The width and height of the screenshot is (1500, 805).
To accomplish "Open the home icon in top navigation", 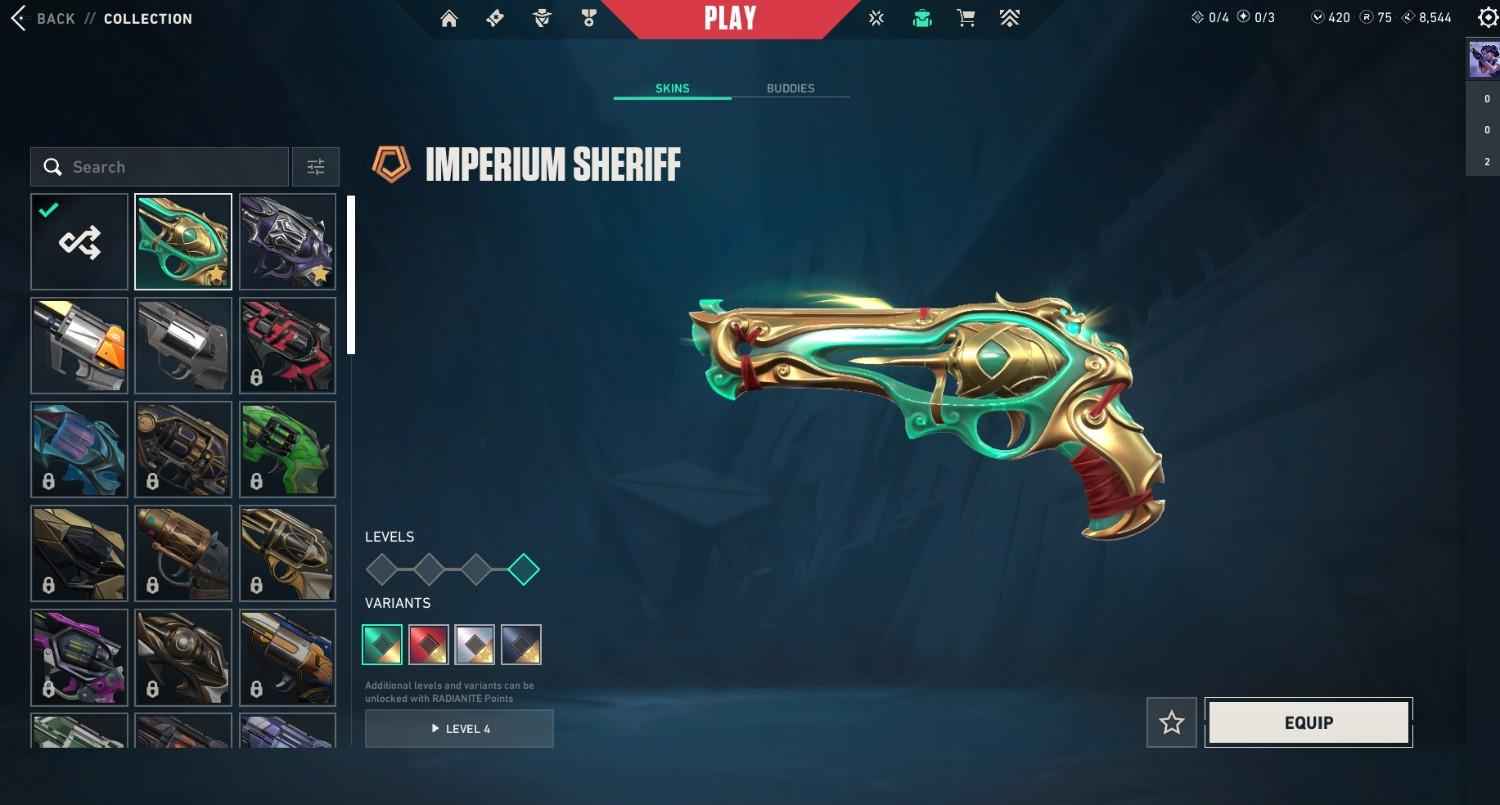I will [449, 19].
